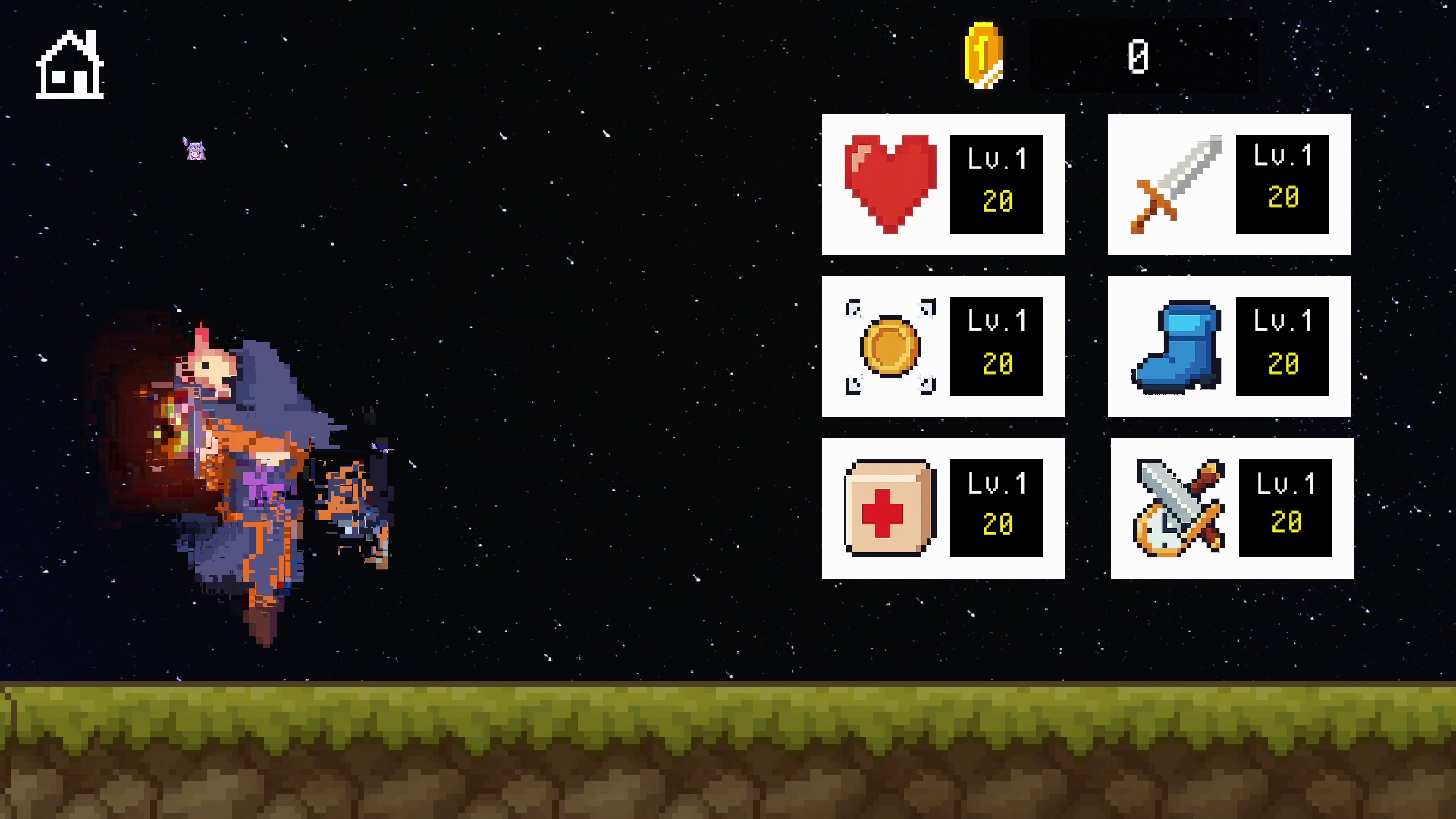Upgrade the blue boot speed
Image resolution: width=1456 pixels, height=819 pixels.
[x=1228, y=347]
